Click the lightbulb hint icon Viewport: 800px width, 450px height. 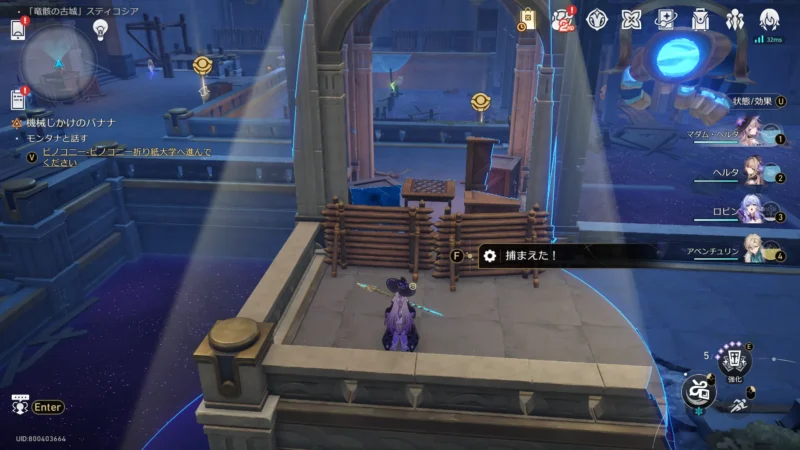[x=100, y=29]
